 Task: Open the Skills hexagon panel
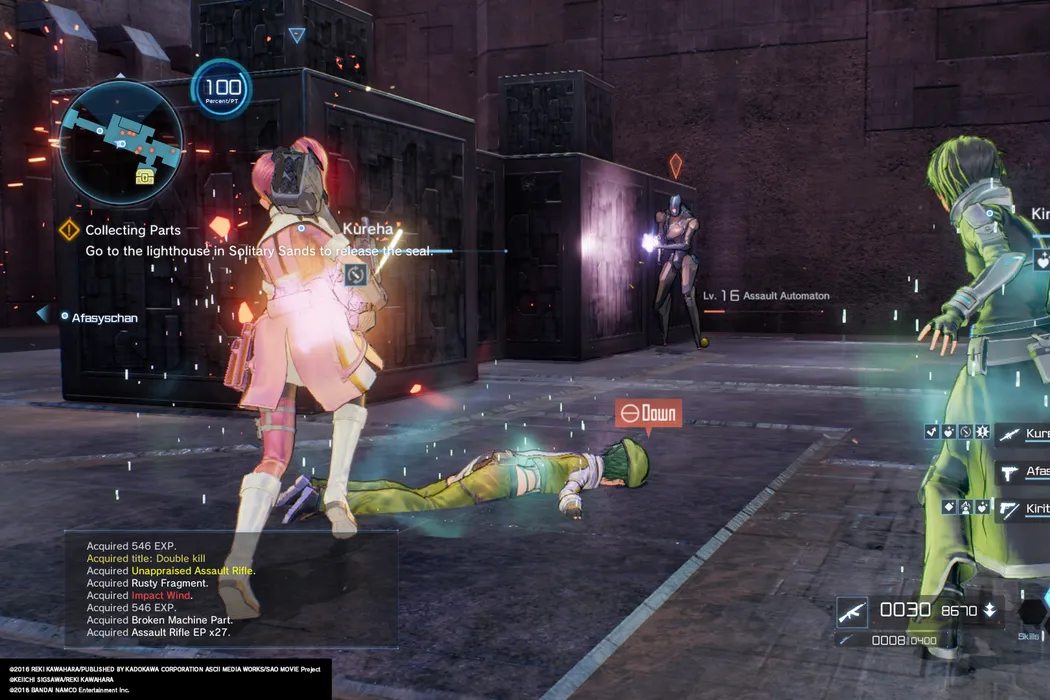pos(1031,612)
